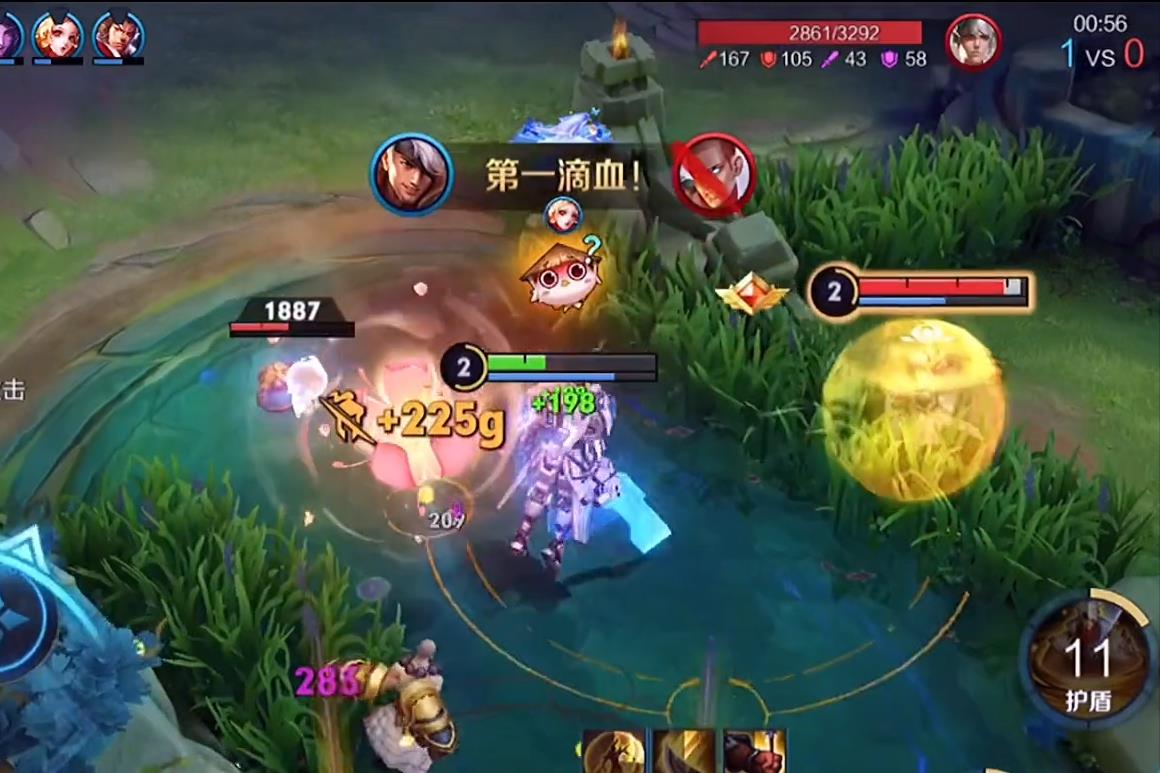Select the blonde teammate portrait
Viewport: 1160px width, 773px height.
coord(58,36)
